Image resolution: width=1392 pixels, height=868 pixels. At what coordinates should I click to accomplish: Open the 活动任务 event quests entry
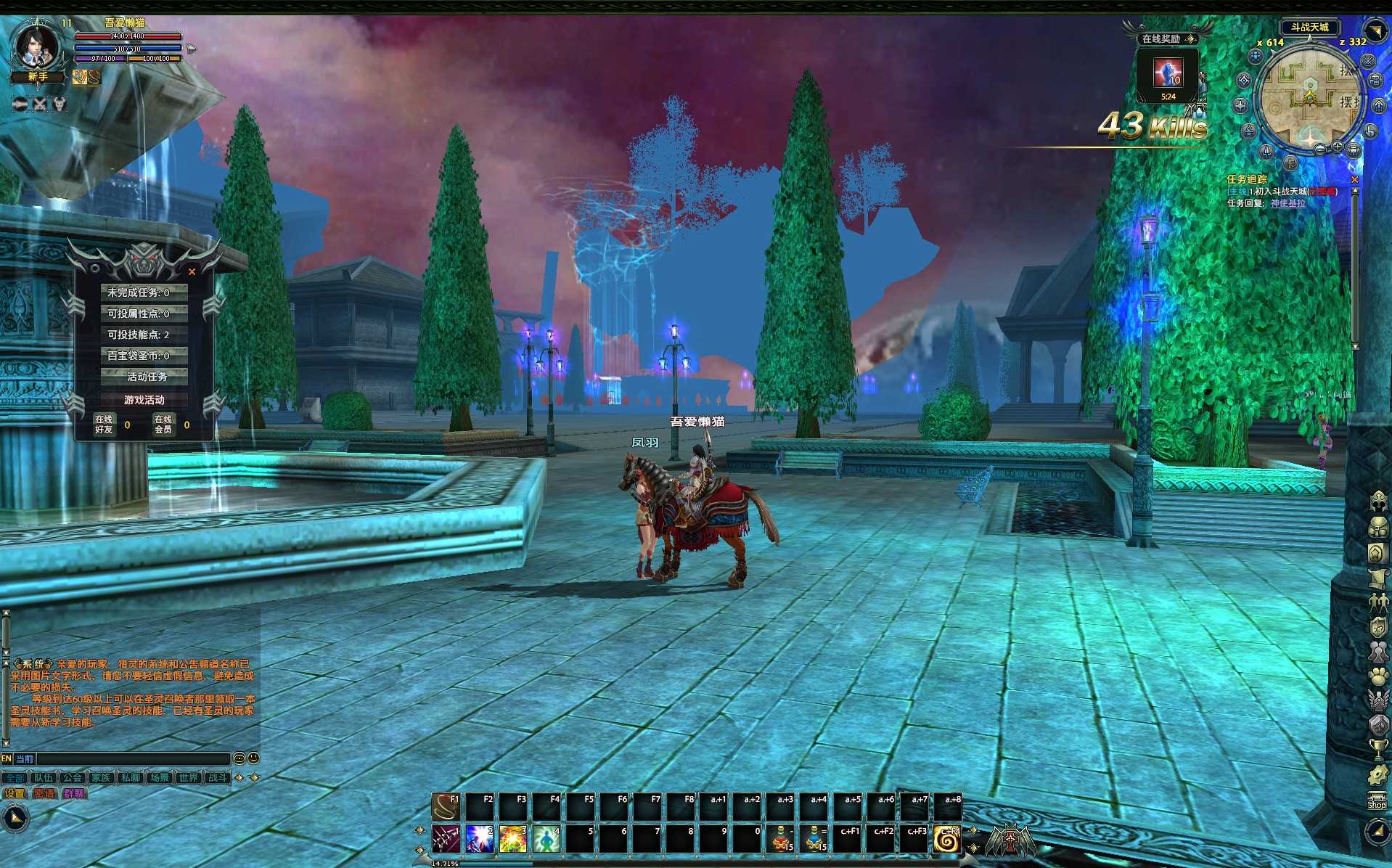[x=146, y=377]
